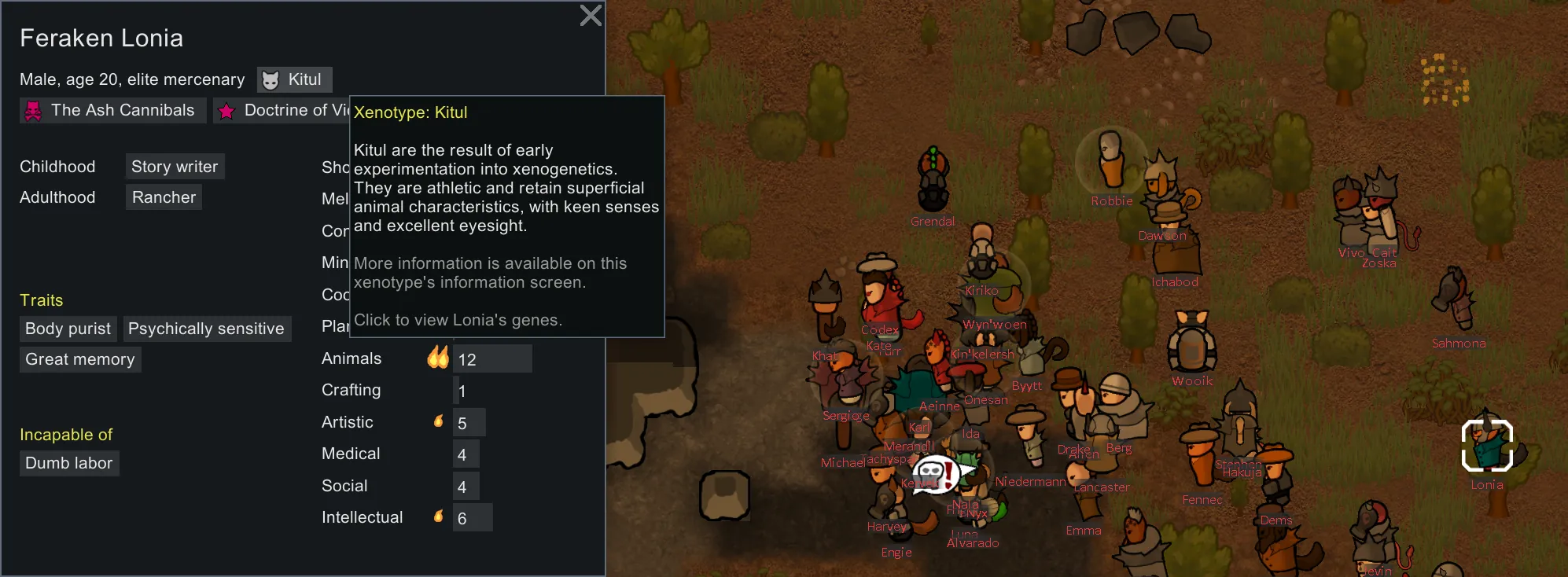This screenshot has width=1568, height=577.
Task: Open the Kitul xenotype gene view
Action: coord(294,79)
